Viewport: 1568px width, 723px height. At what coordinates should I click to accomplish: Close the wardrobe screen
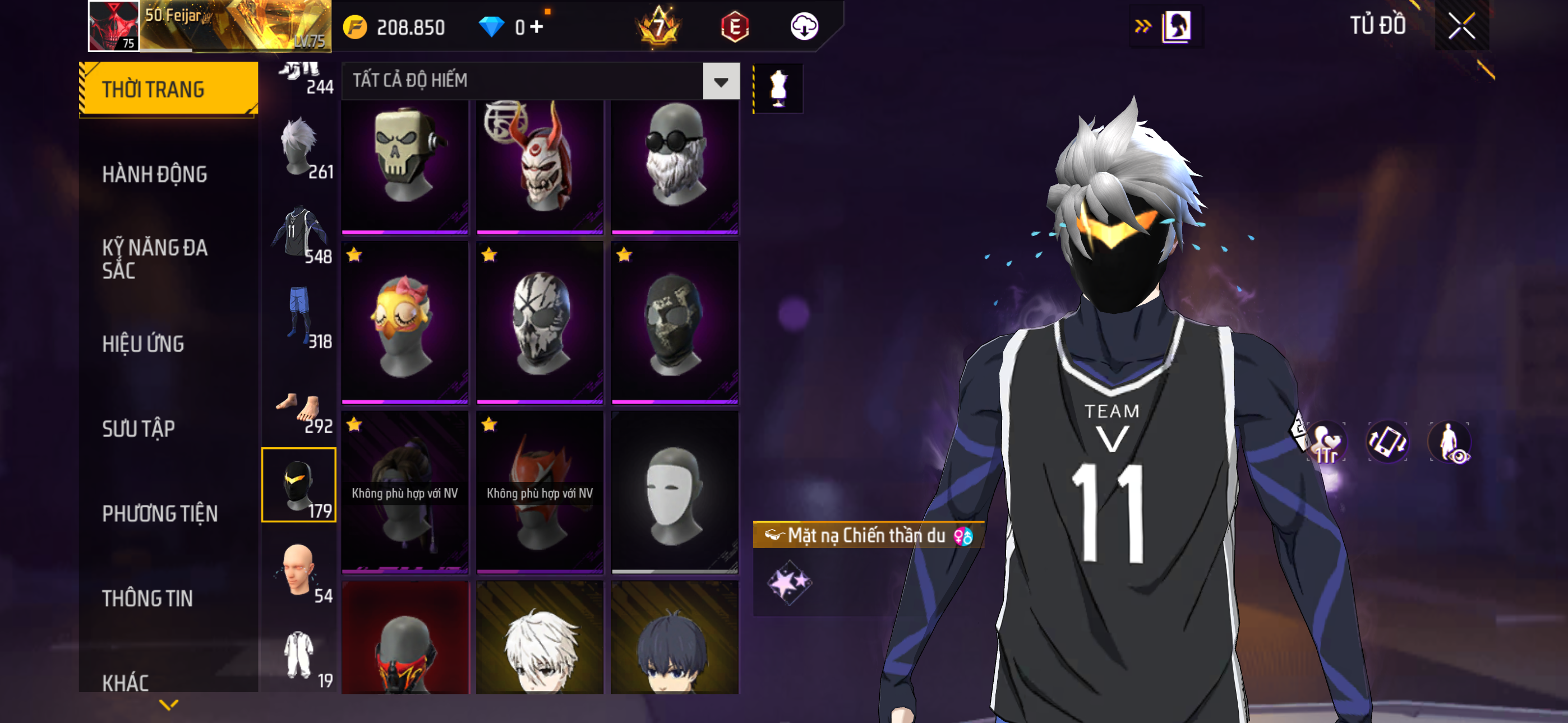[1461, 26]
